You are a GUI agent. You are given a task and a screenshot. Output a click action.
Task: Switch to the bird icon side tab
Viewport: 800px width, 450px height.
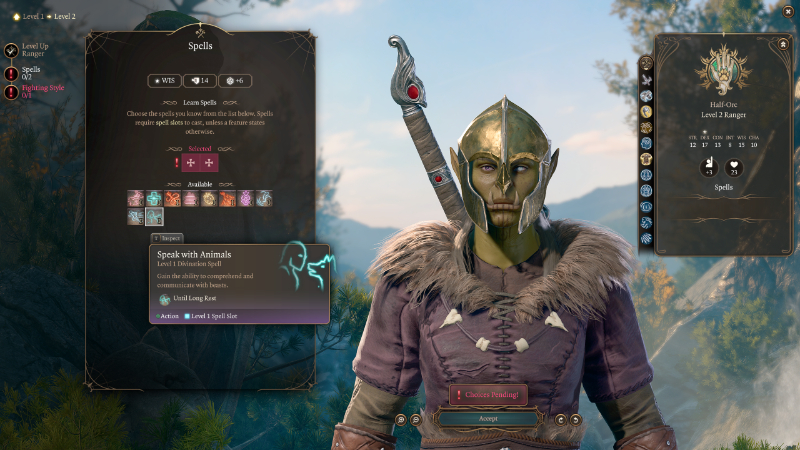click(x=647, y=80)
